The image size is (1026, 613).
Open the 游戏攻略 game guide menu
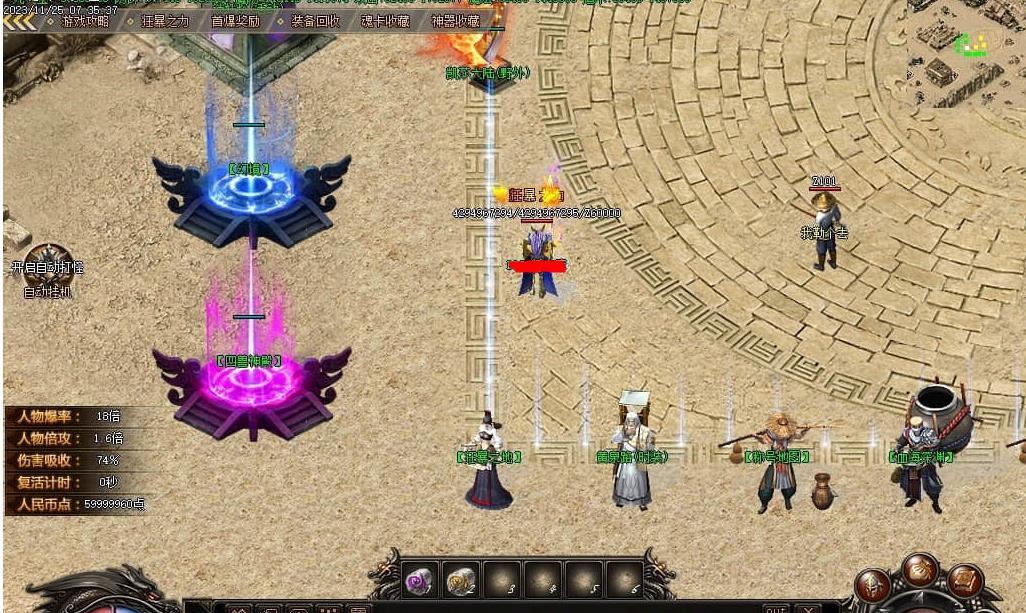coord(86,21)
